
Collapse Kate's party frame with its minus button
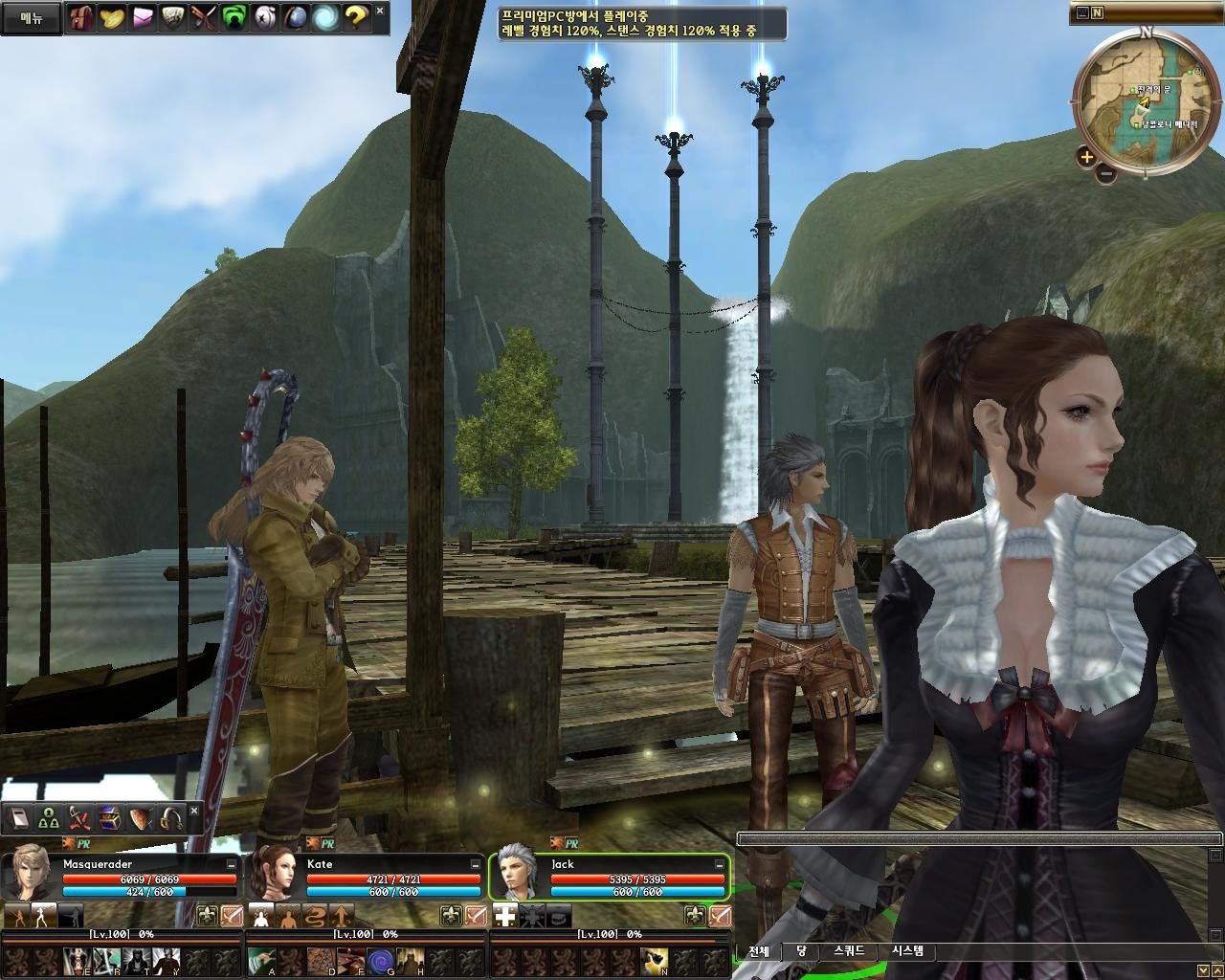(475, 865)
